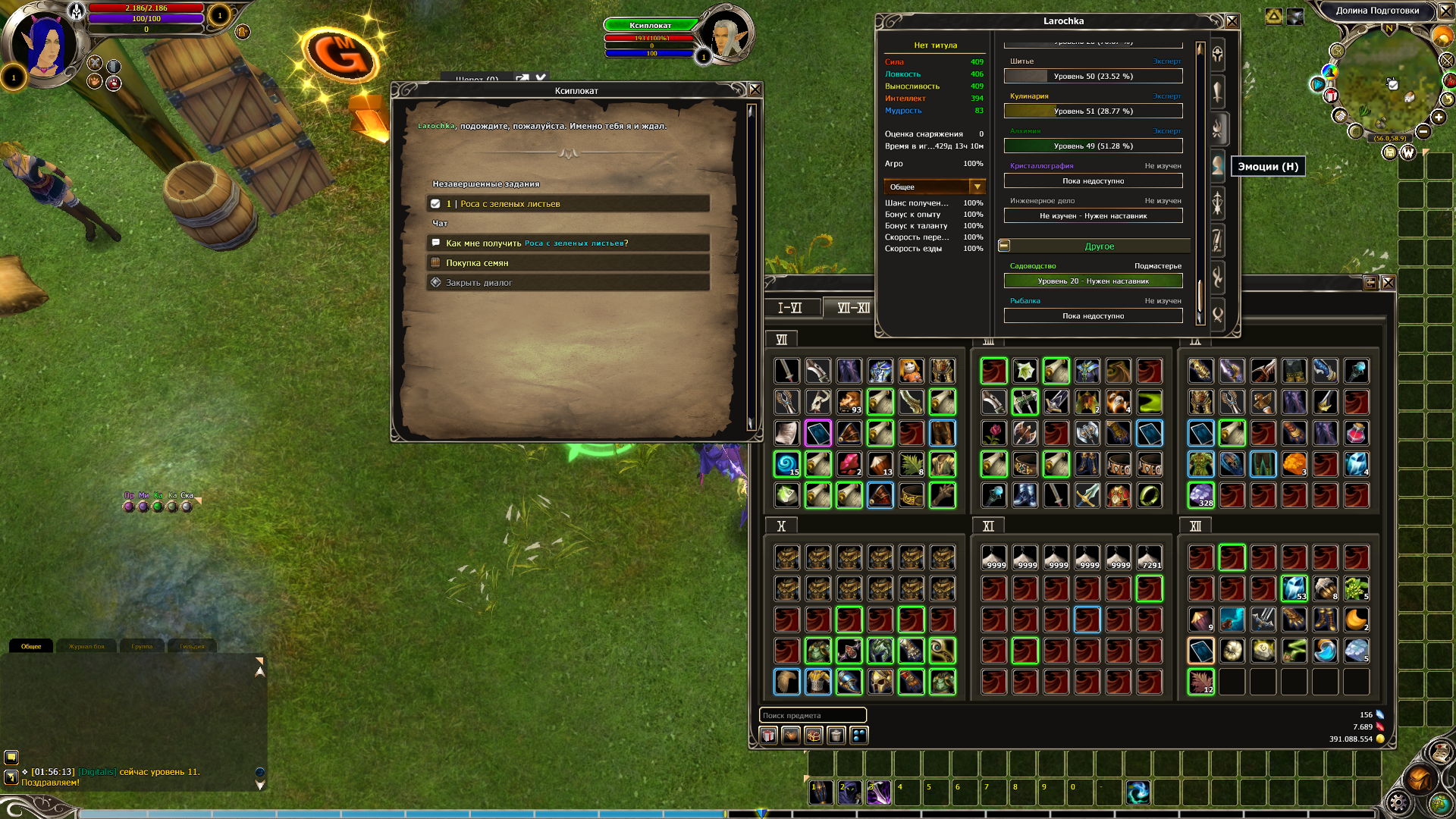Switch to inventory tab VII-XII

pyautogui.click(x=853, y=308)
